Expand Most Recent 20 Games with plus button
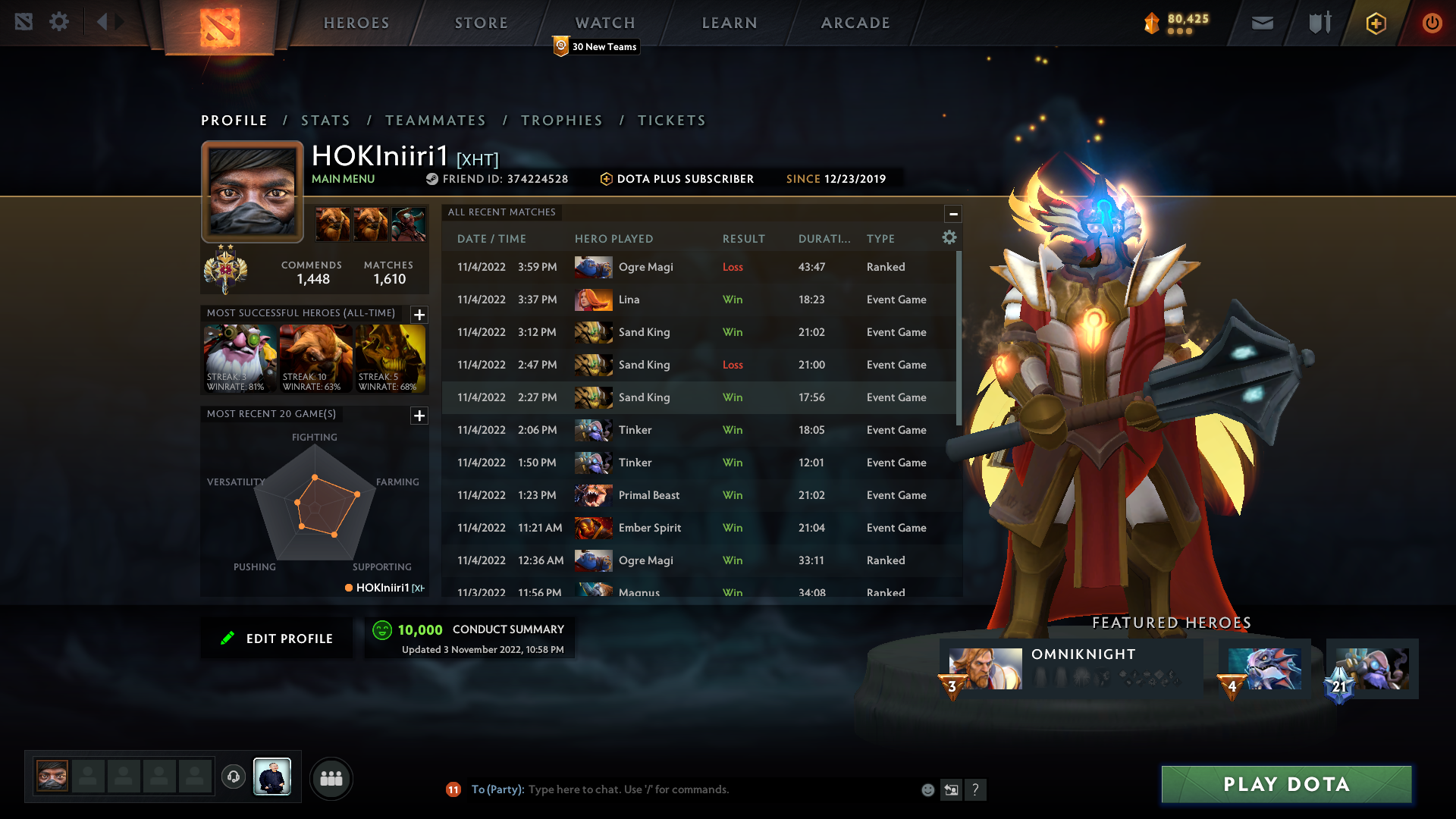 pyautogui.click(x=419, y=416)
